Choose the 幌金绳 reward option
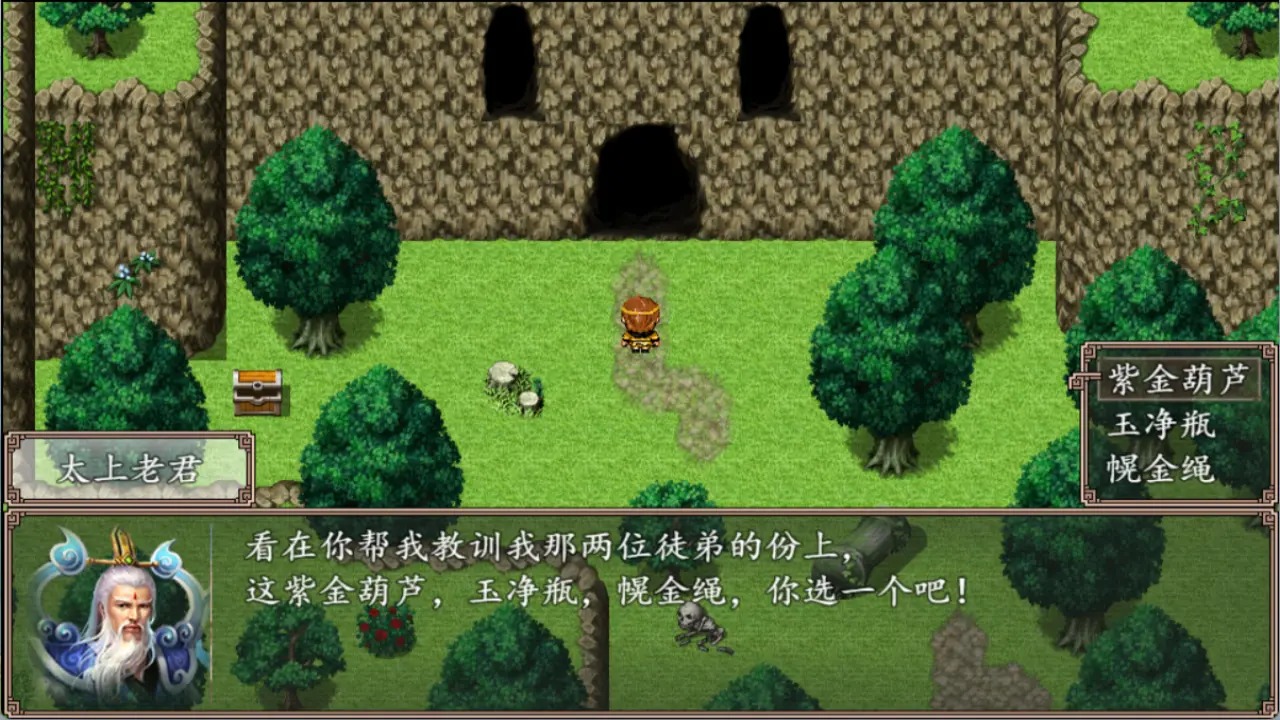 tap(1163, 470)
